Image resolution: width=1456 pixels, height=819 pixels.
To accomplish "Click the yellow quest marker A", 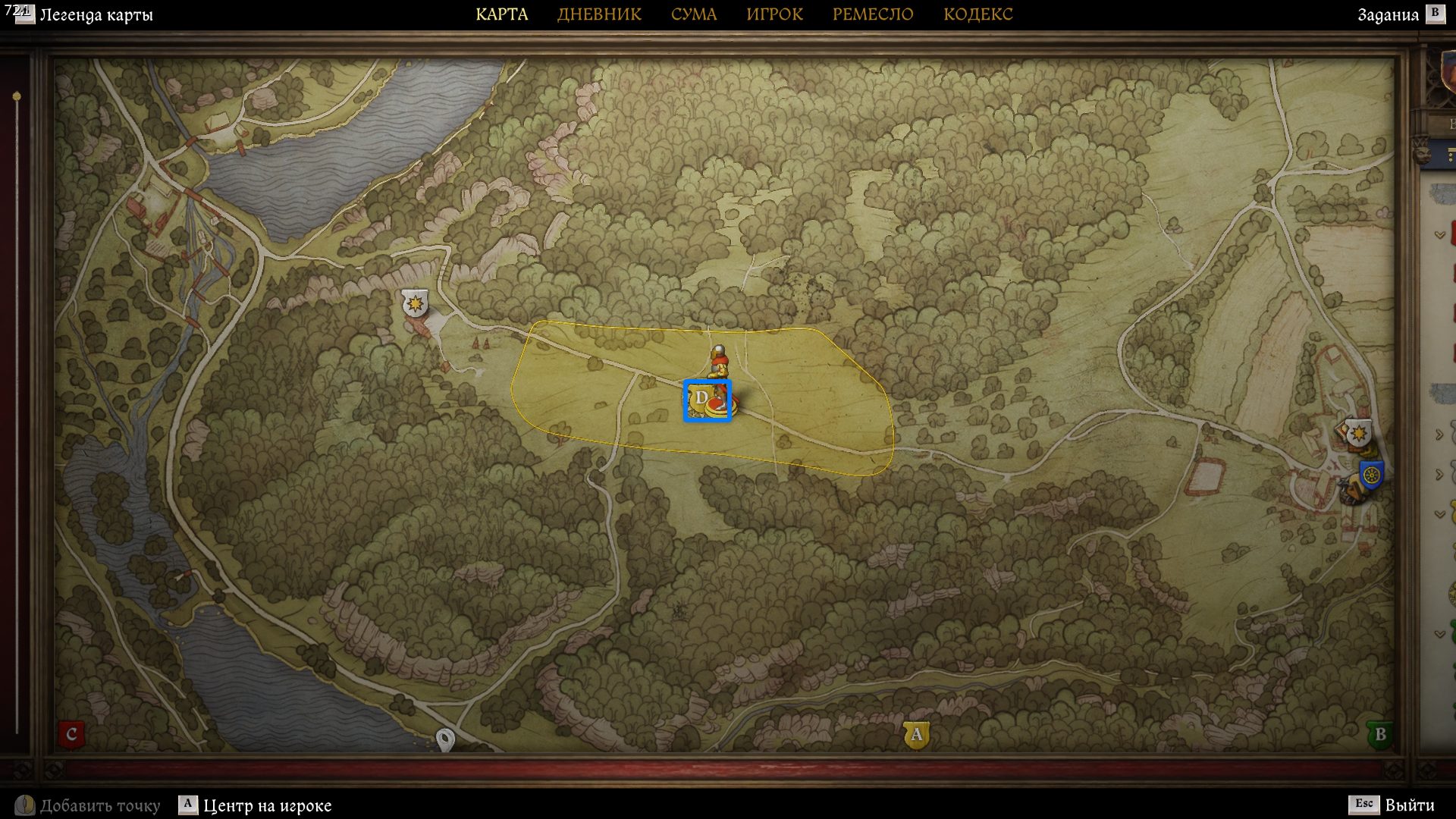I will (x=916, y=734).
